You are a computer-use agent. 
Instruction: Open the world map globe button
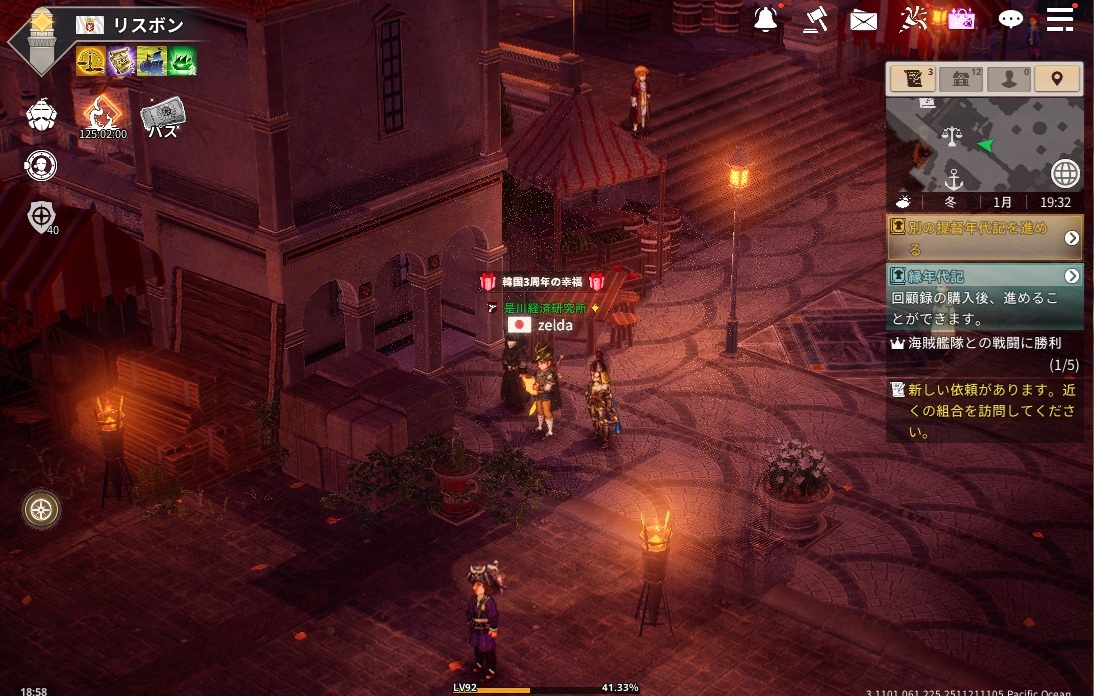point(1066,174)
